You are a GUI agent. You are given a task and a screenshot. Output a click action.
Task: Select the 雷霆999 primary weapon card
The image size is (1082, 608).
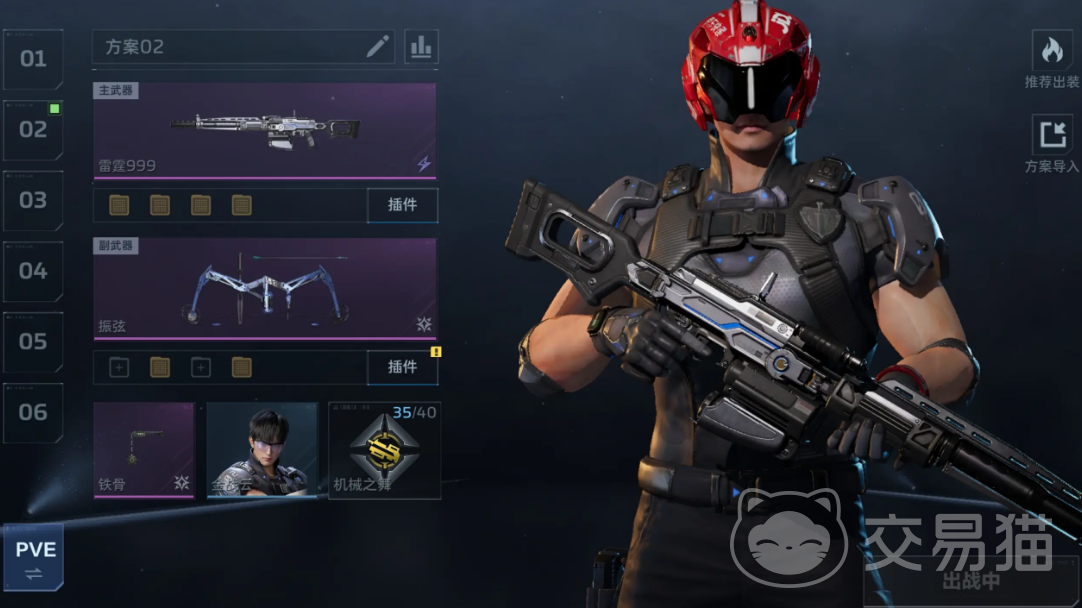(265, 131)
